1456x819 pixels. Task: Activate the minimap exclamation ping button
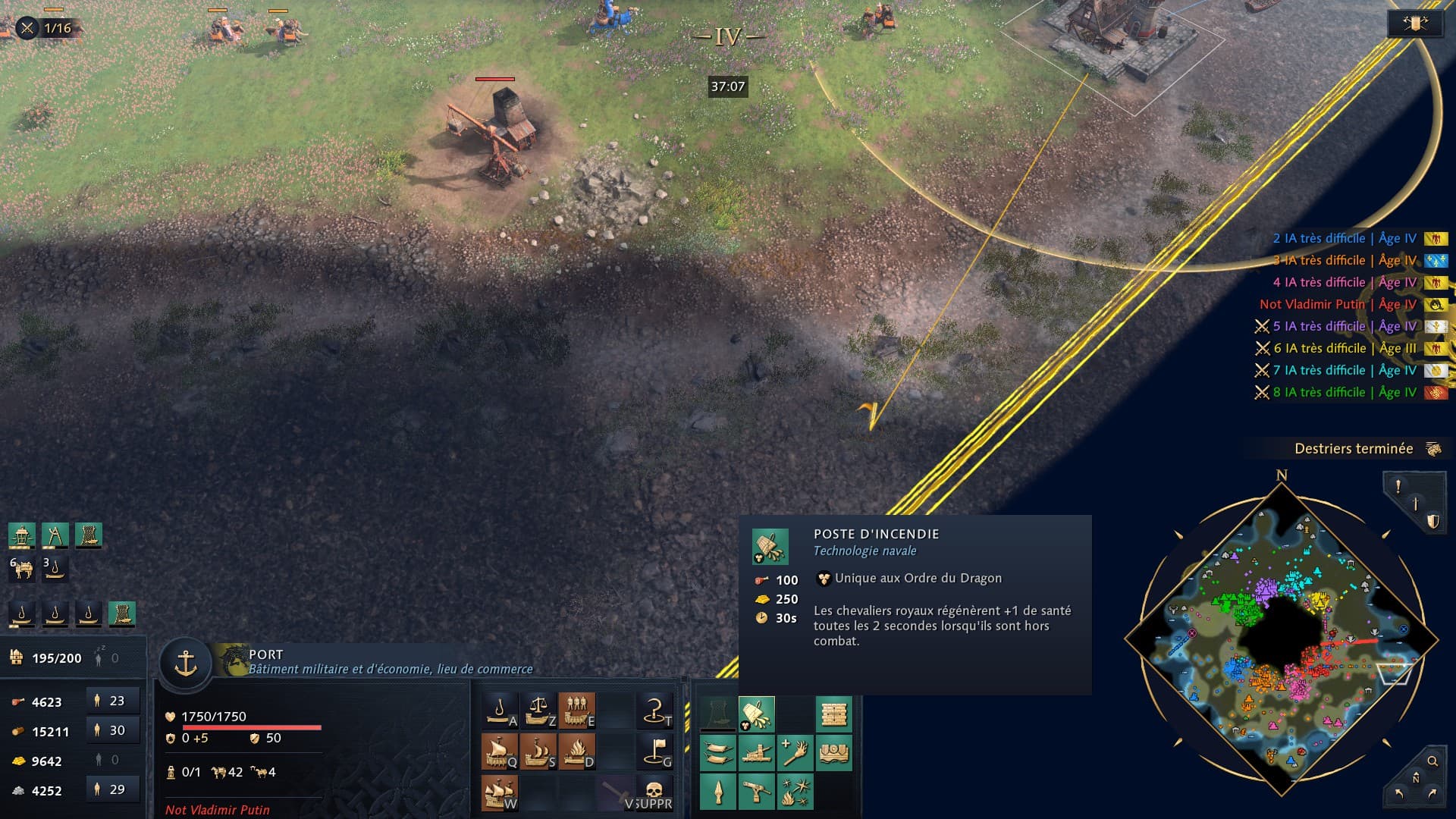pos(1398,486)
